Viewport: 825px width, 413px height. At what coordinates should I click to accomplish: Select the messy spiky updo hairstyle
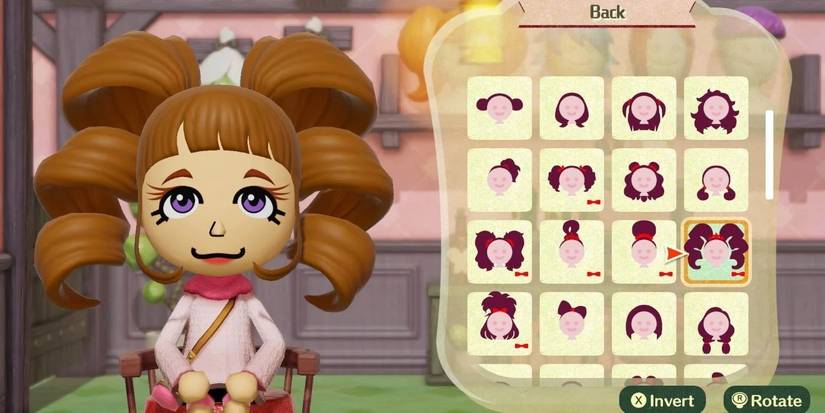pyautogui.click(x=500, y=323)
